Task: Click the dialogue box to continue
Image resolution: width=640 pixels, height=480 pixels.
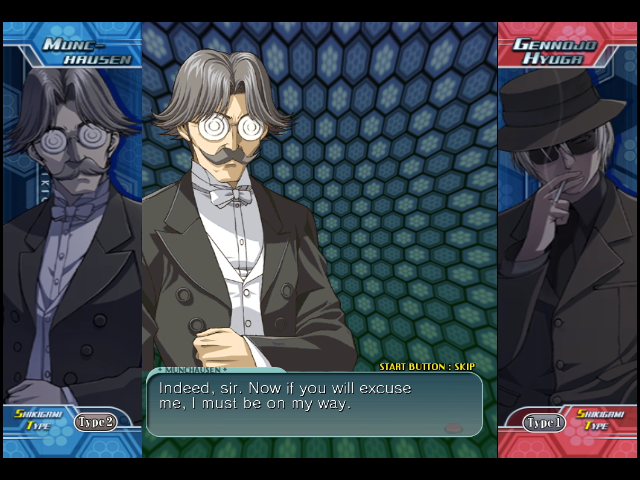Action: [314, 404]
